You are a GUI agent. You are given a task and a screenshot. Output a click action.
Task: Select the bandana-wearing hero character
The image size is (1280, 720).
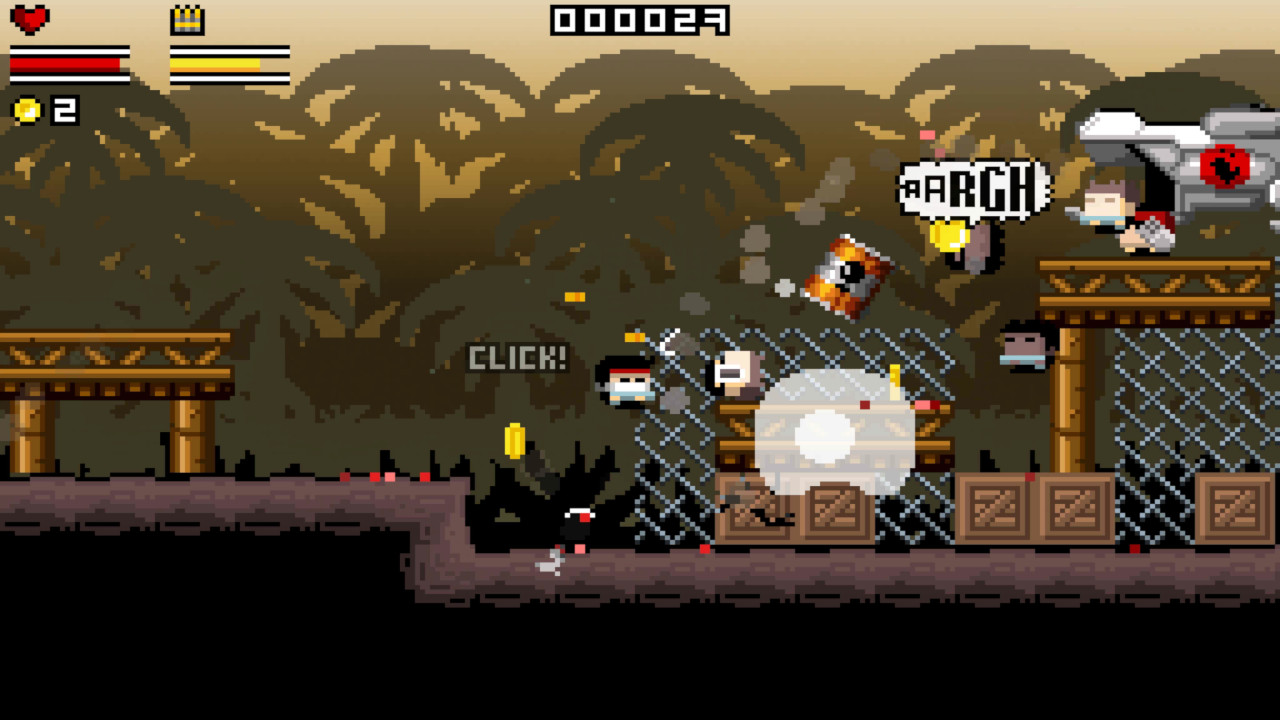[630, 385]
